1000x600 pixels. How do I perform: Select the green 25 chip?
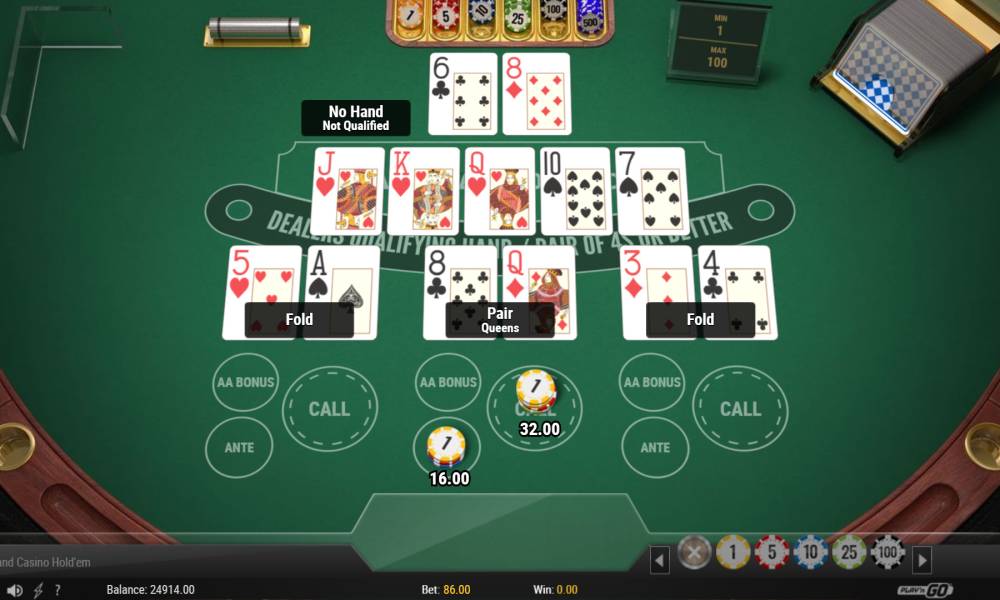pyautogui.click(x=849, y=551)
